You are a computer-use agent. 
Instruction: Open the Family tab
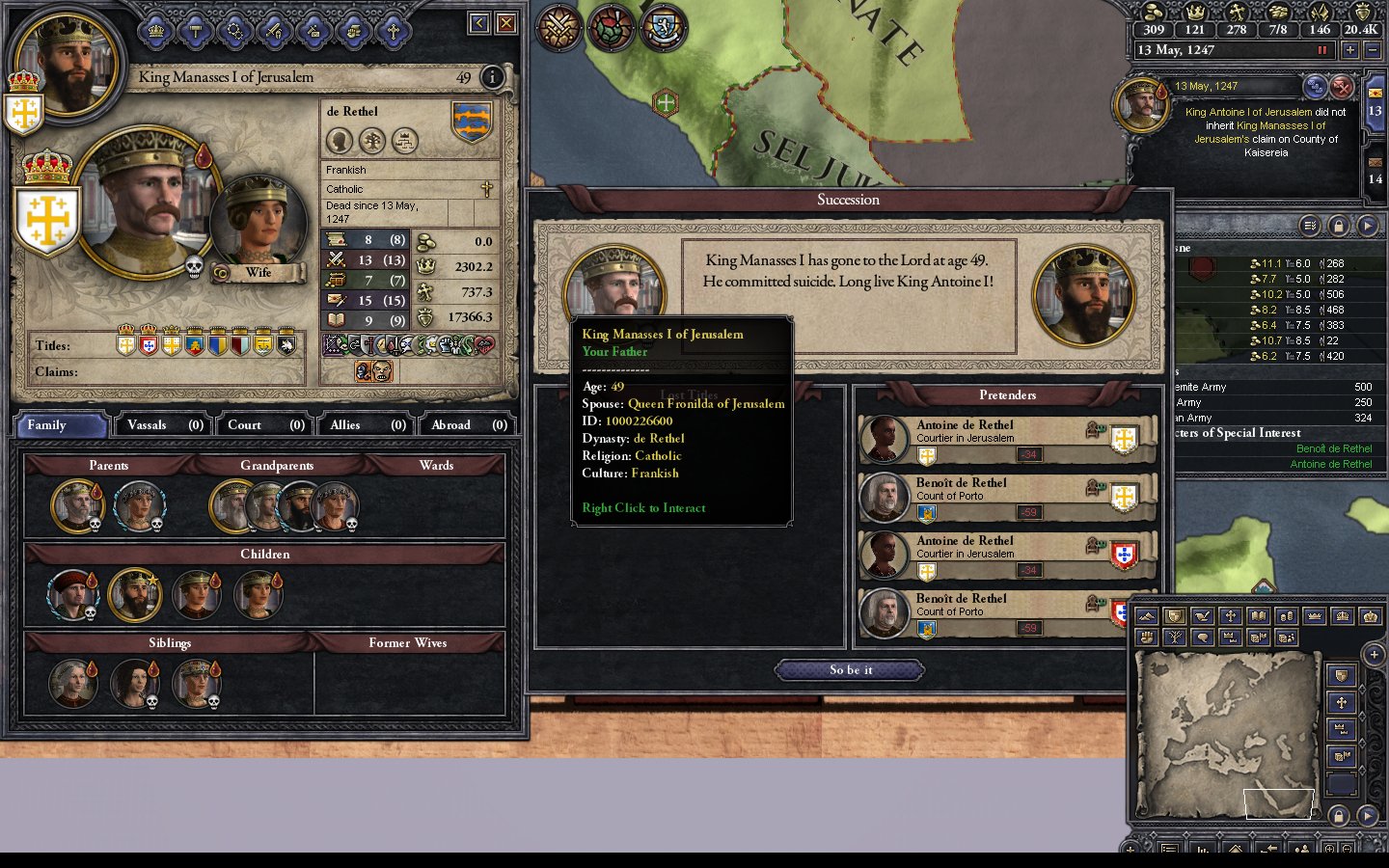pos(60,424)
